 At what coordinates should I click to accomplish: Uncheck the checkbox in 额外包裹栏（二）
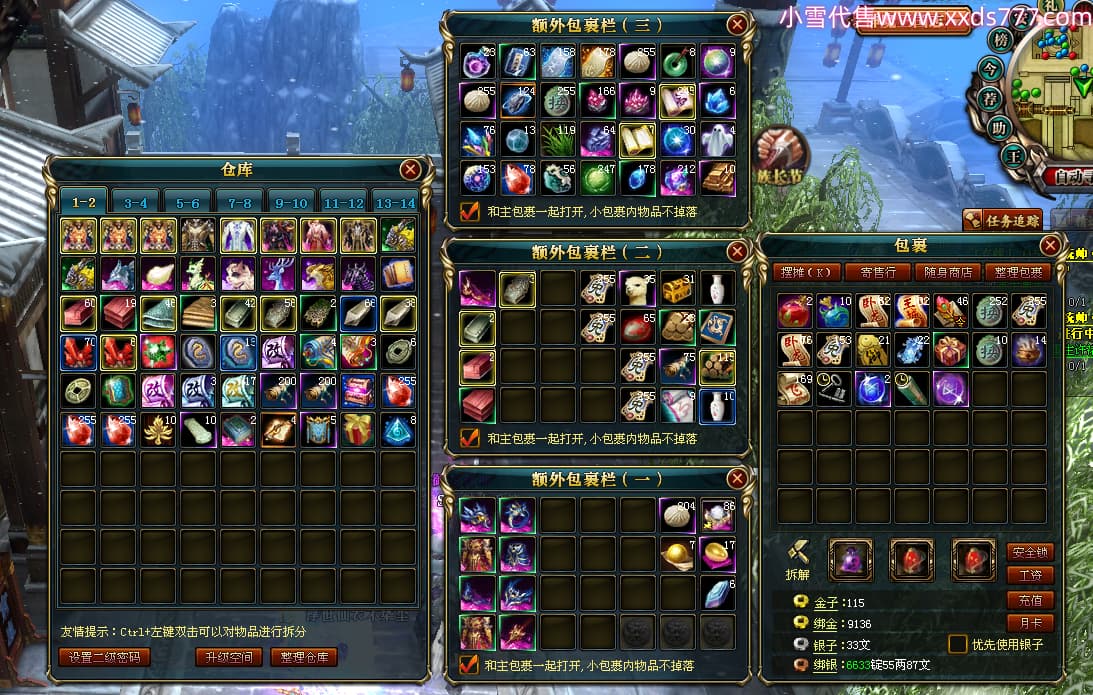coord(469,438)
